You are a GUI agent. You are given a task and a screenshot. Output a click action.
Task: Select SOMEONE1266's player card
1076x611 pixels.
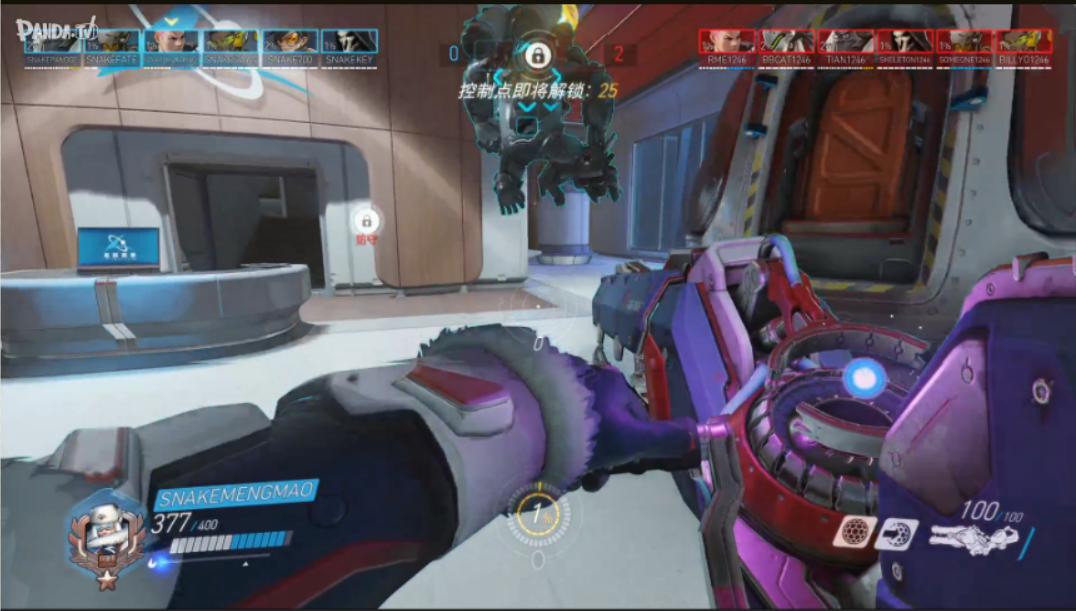pos(964,41)
